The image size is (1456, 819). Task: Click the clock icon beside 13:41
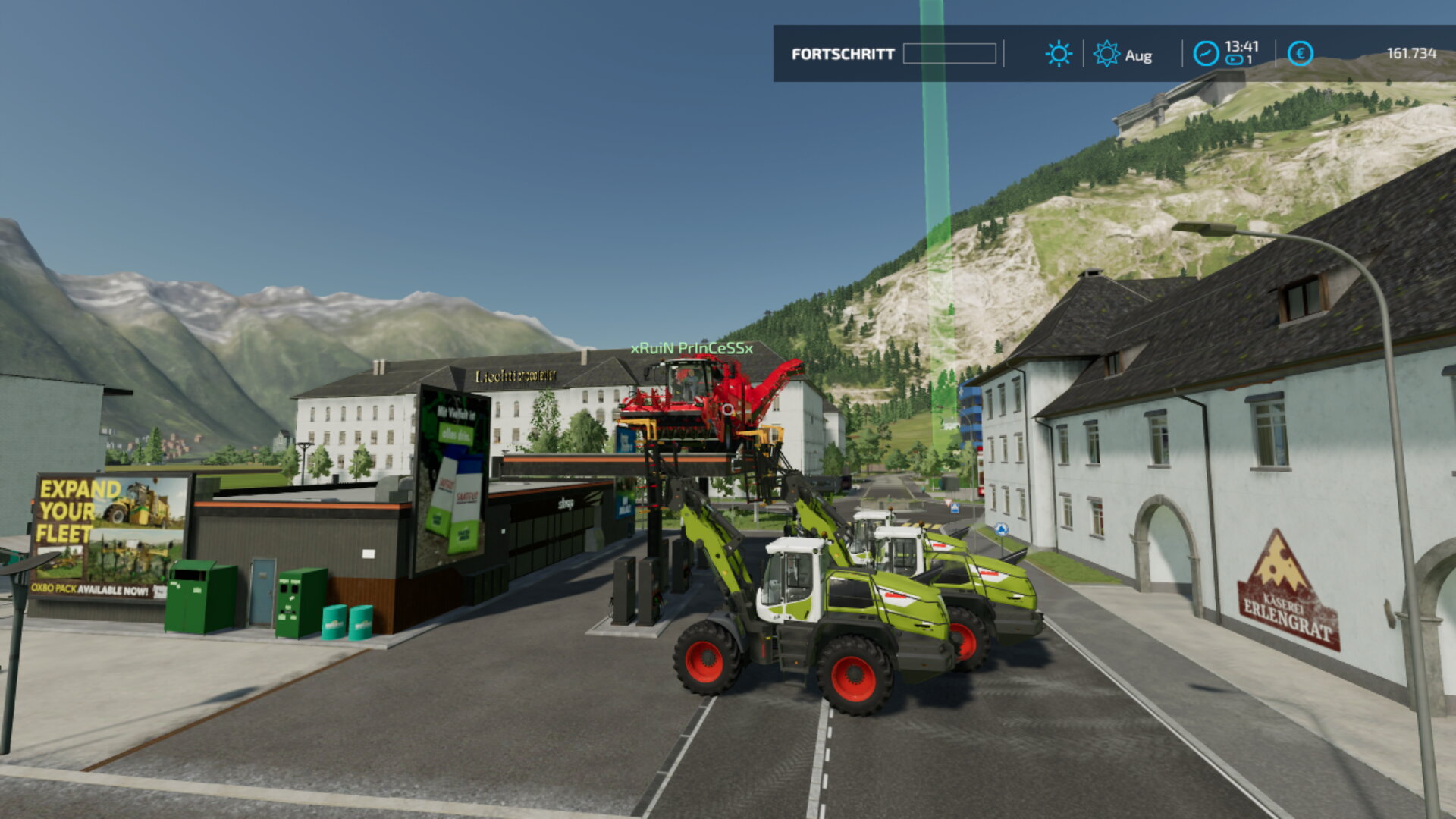point(1206,54)
